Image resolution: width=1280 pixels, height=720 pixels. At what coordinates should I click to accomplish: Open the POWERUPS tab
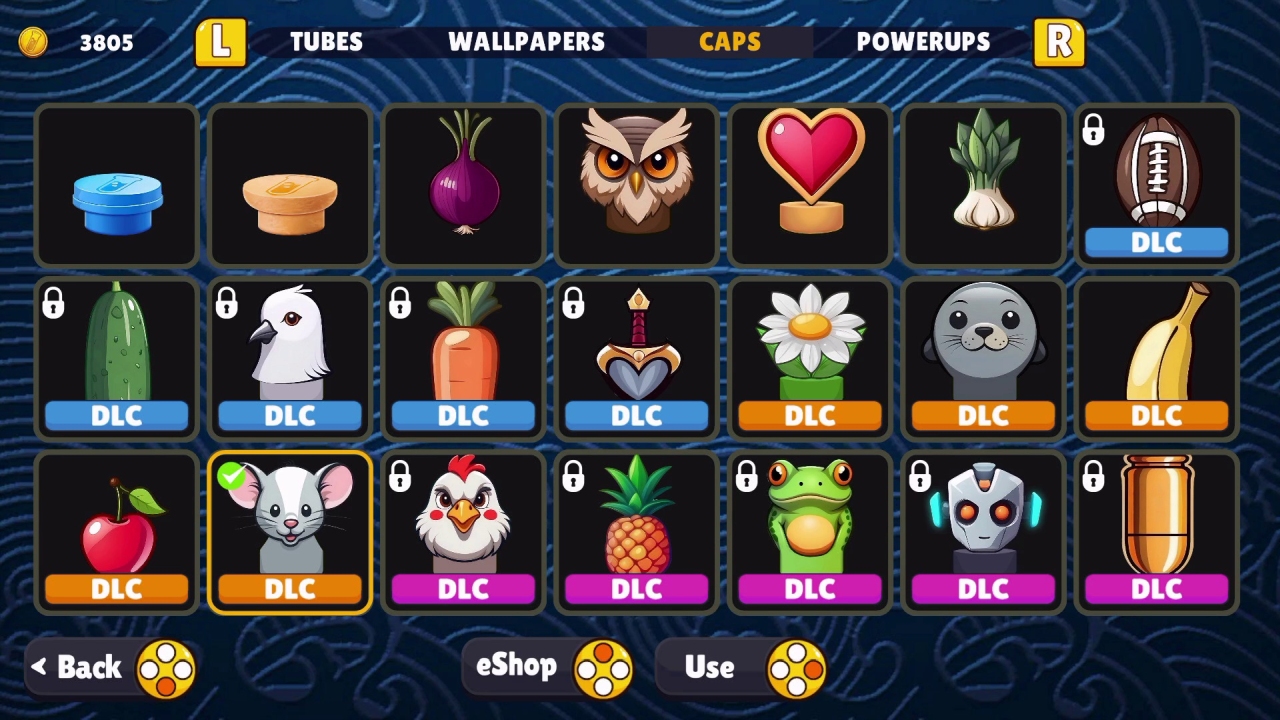(922, 41)
